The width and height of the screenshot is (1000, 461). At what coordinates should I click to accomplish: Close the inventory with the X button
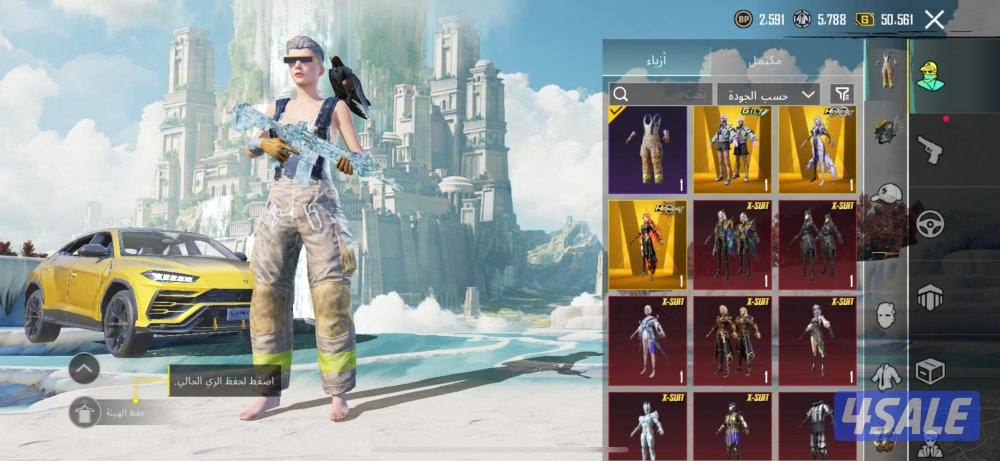tap(934, 19)
